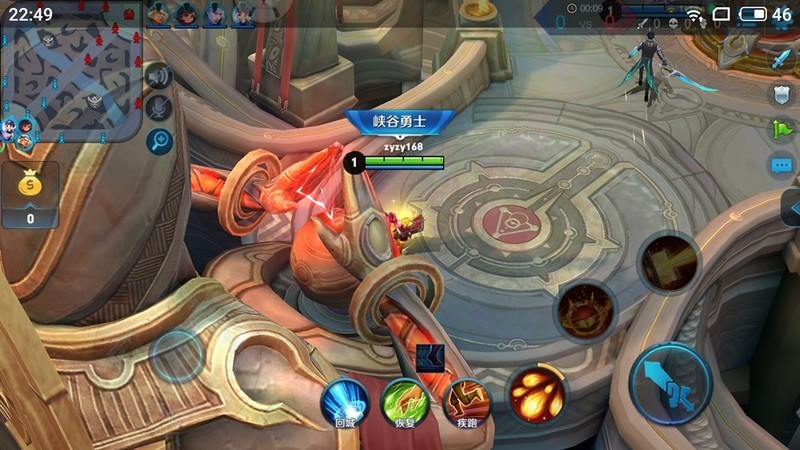The image size is (800, 450).
Task: Tap the virtual movement joystick
Action: click(x=177, y=354)
